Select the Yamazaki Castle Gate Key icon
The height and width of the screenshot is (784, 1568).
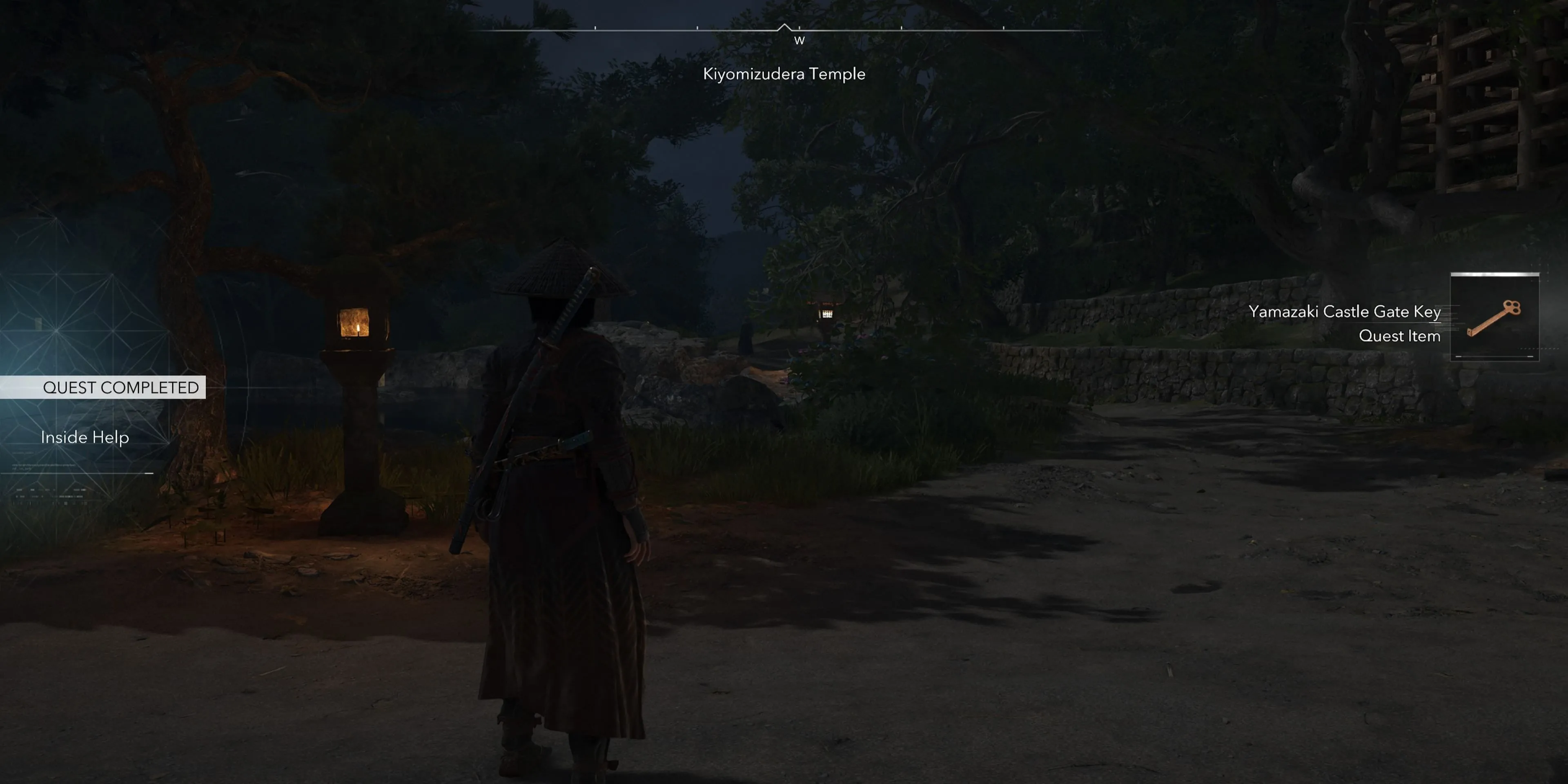point(1494,317)
